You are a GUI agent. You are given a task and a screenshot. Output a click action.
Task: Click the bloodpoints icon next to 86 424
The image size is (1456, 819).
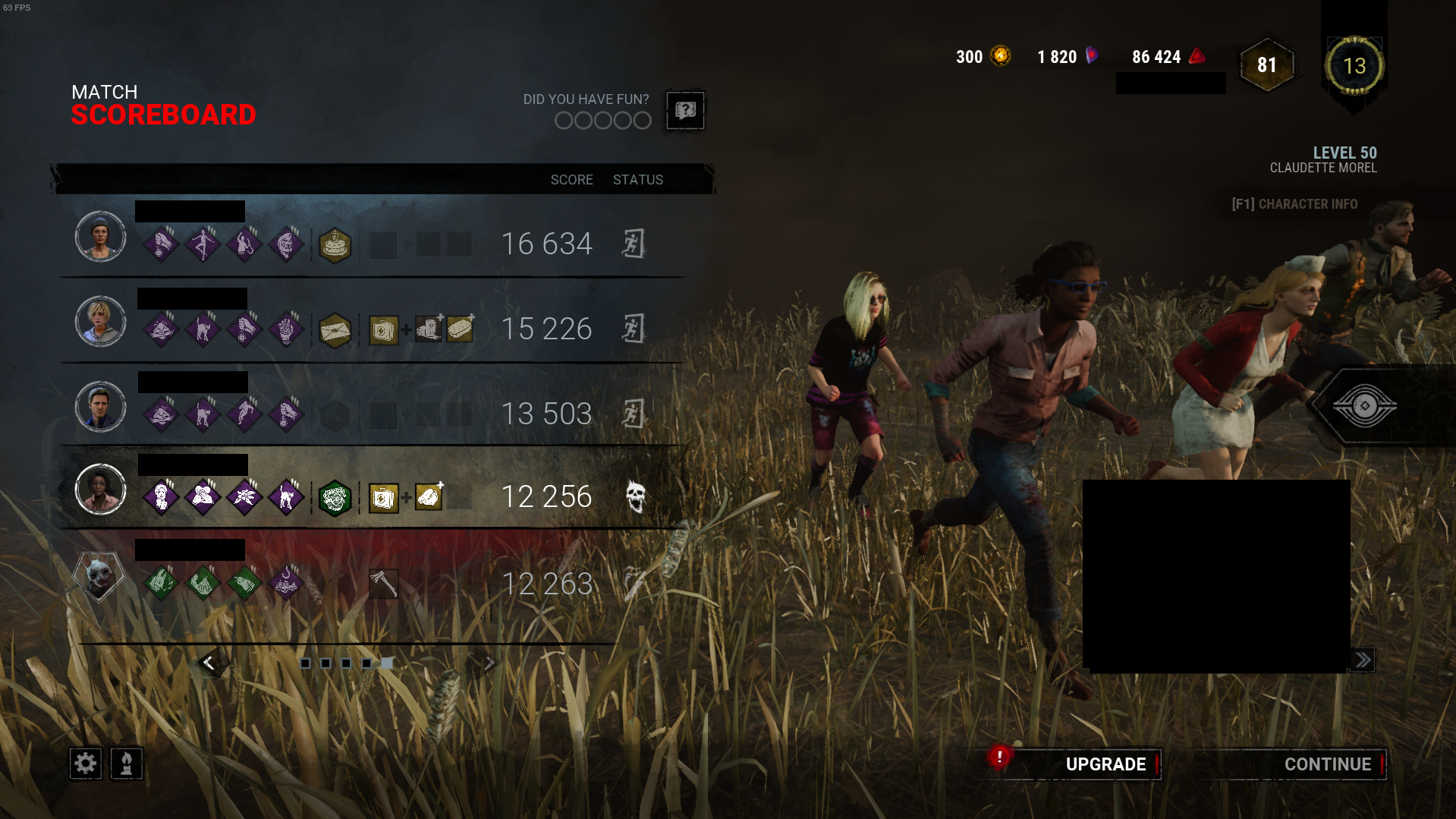tap(1197, 56)
